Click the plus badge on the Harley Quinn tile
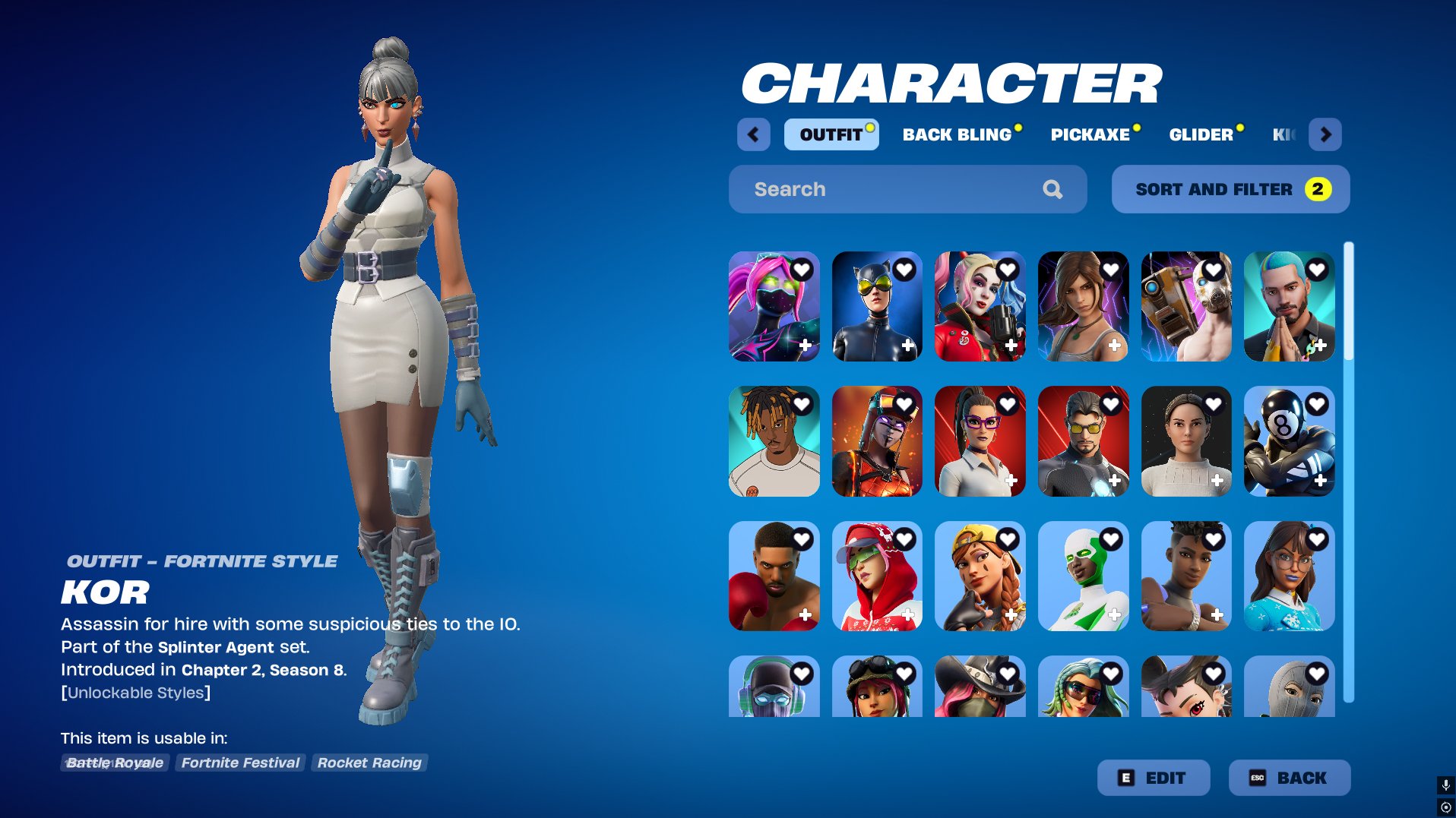The image size is (1456, 818). (x=1011, y=344)
